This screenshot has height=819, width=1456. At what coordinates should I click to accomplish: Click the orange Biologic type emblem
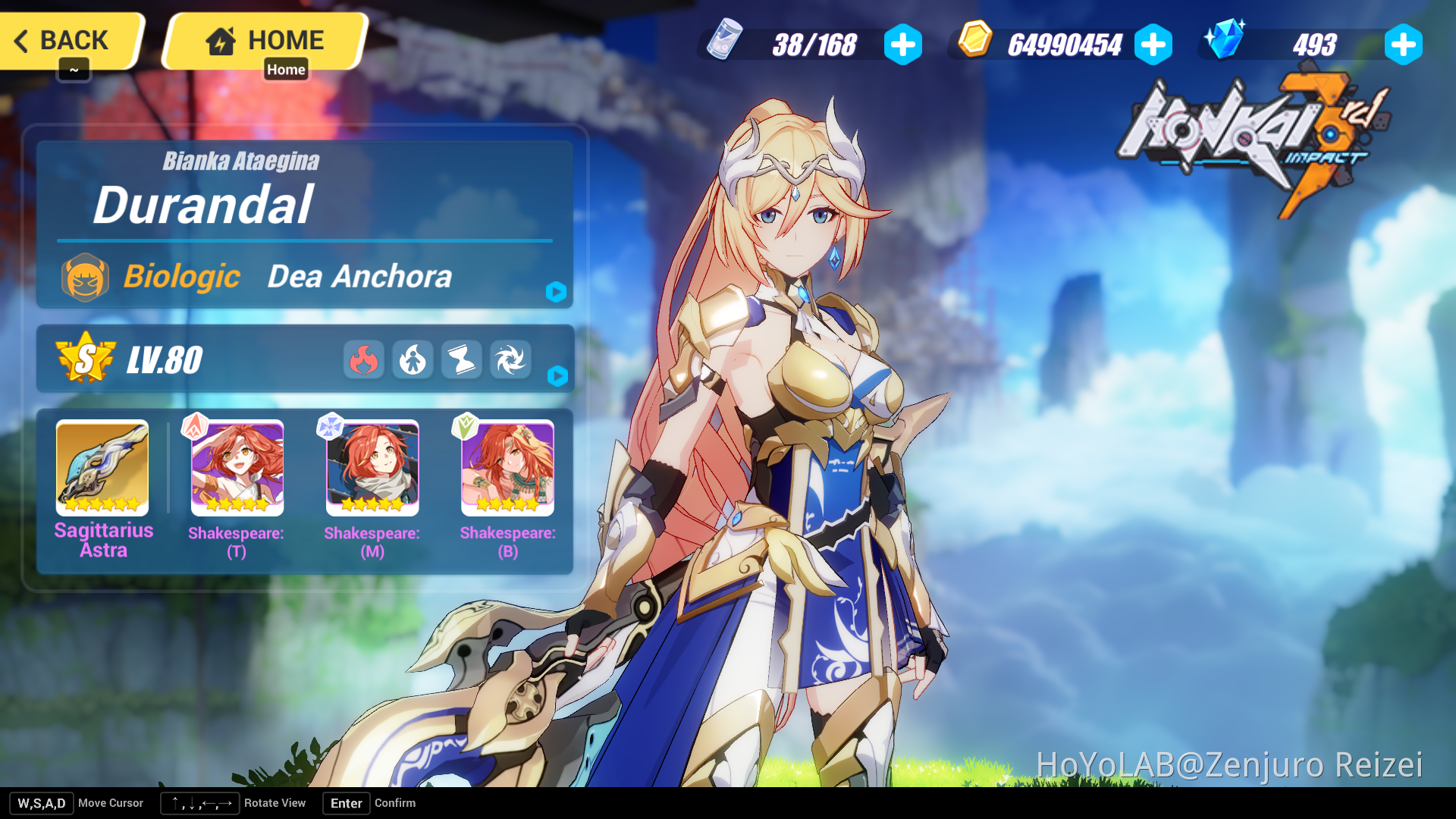(x=86, y=277)
